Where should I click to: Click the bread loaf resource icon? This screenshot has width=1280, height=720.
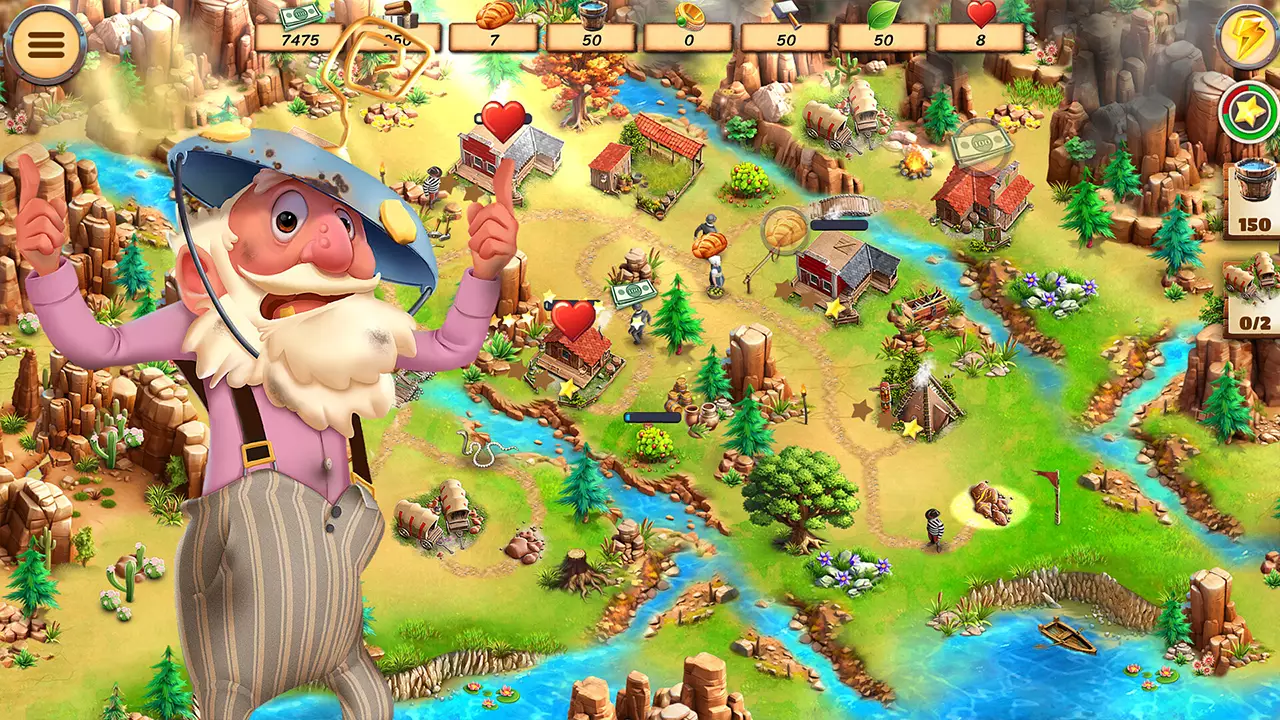492,14
